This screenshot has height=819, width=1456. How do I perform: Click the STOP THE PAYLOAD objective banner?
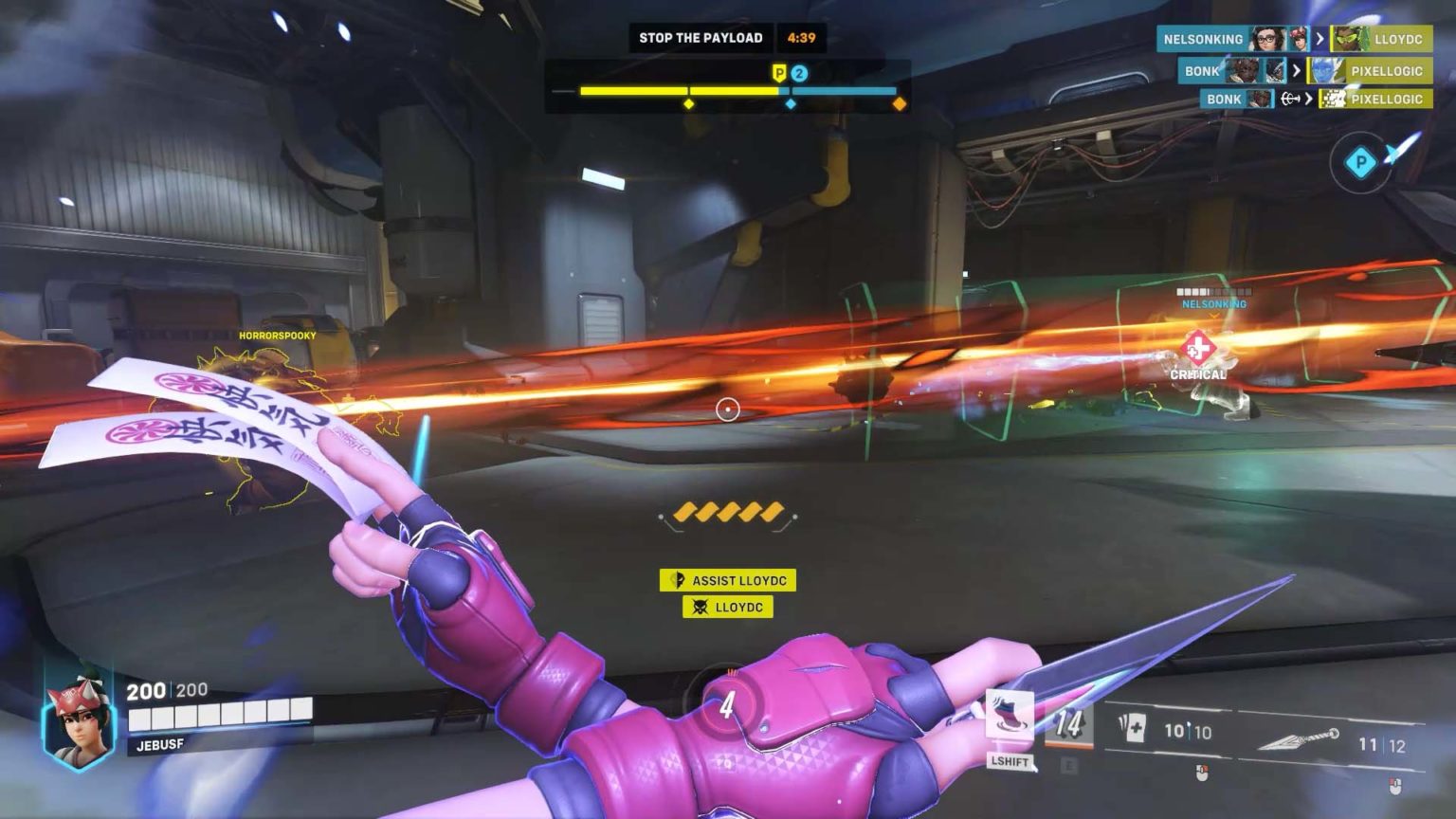pyautogui.click(x=701, y=37)
